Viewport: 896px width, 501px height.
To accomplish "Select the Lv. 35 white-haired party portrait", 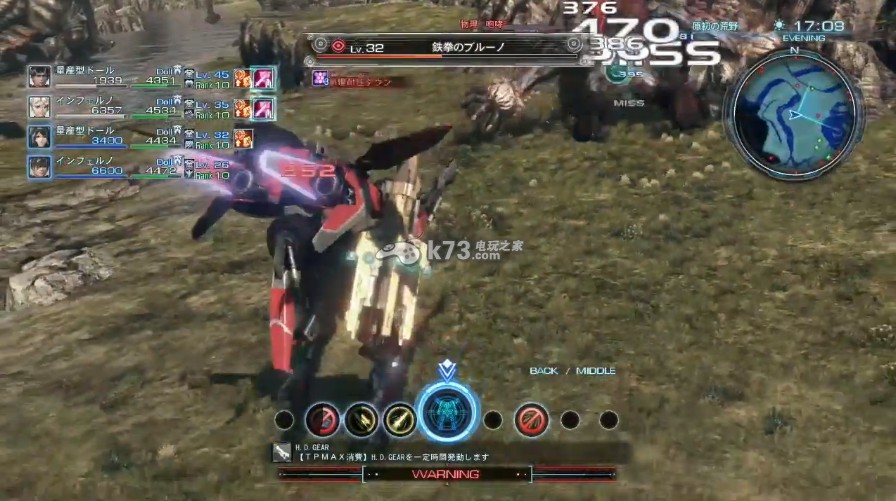I will pyautogui.click(x=39, y=106).
